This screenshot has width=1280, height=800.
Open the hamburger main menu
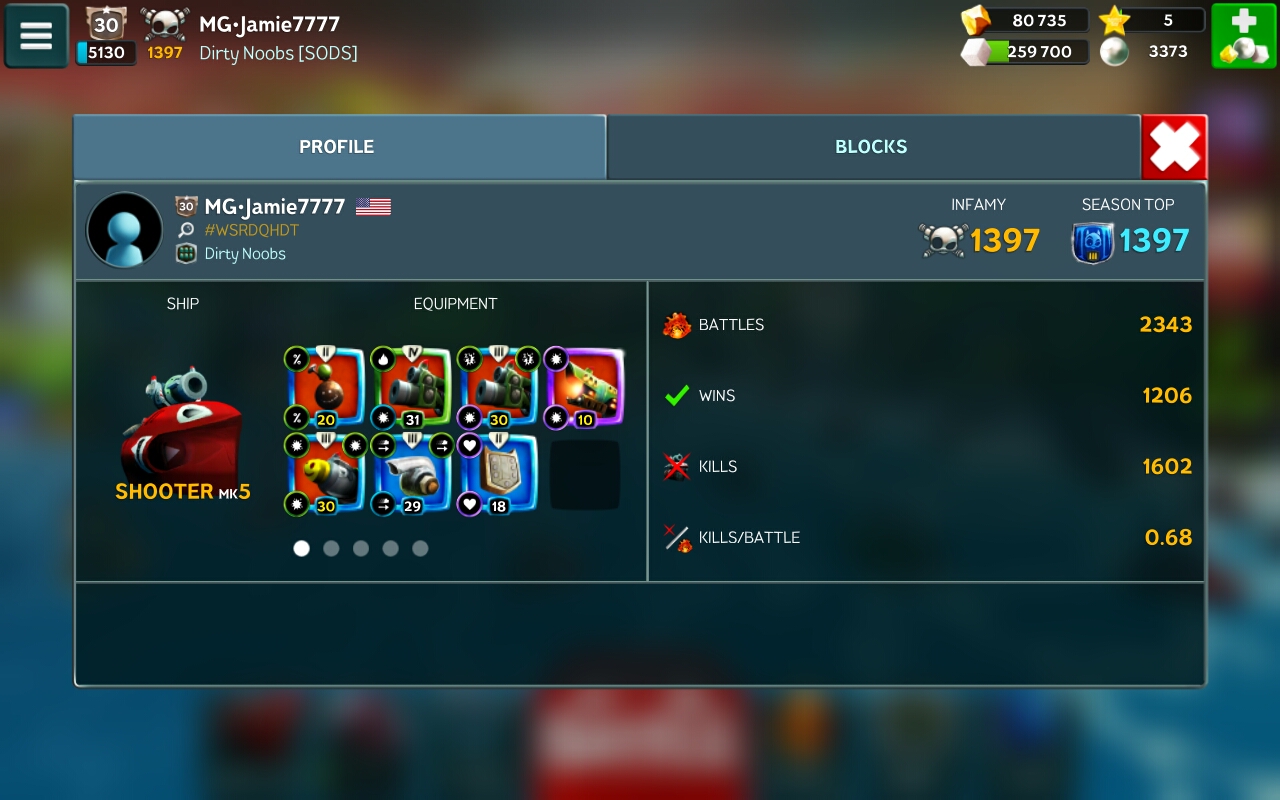[36, 36]
